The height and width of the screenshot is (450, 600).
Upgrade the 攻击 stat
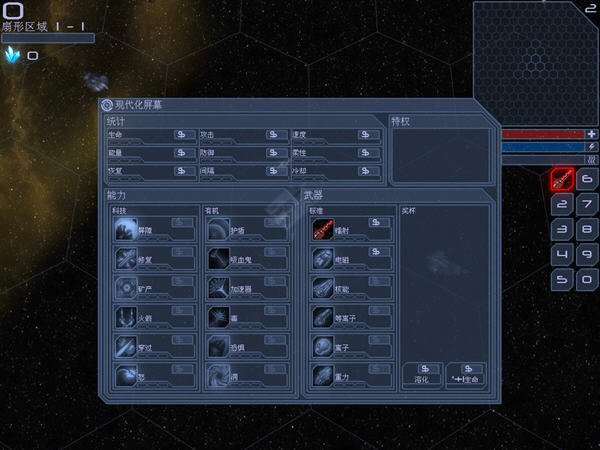[276, 134]
